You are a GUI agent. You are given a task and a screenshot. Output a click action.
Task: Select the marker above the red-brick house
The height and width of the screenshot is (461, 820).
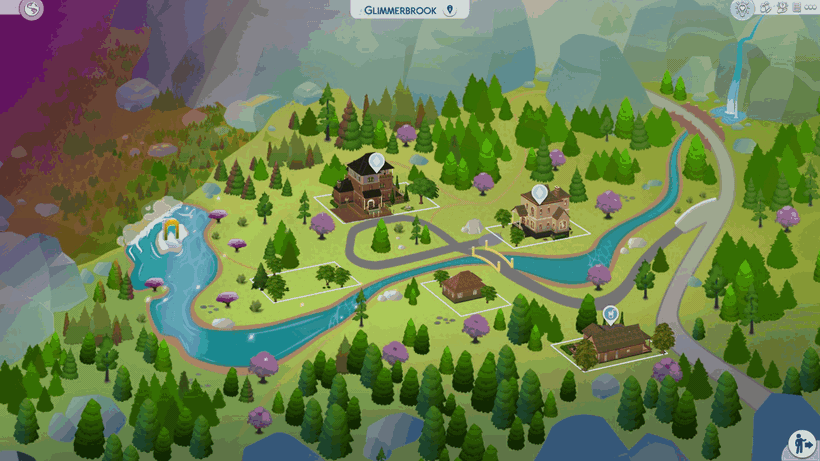tap(376, 161)
